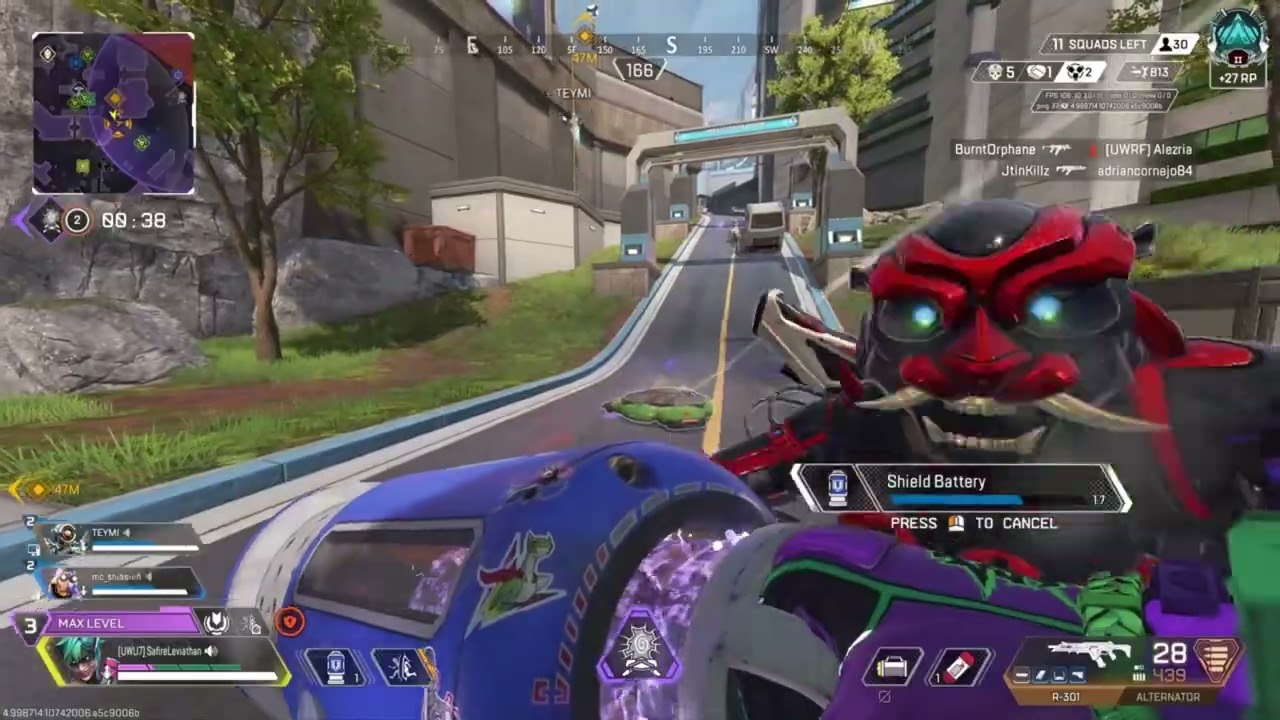Image resolution: width=1280 pixels, height=720 pixels.
Task: Use the Shield Battery quick-heal slot
Action: pyautogui.click(x=334, y=666)
